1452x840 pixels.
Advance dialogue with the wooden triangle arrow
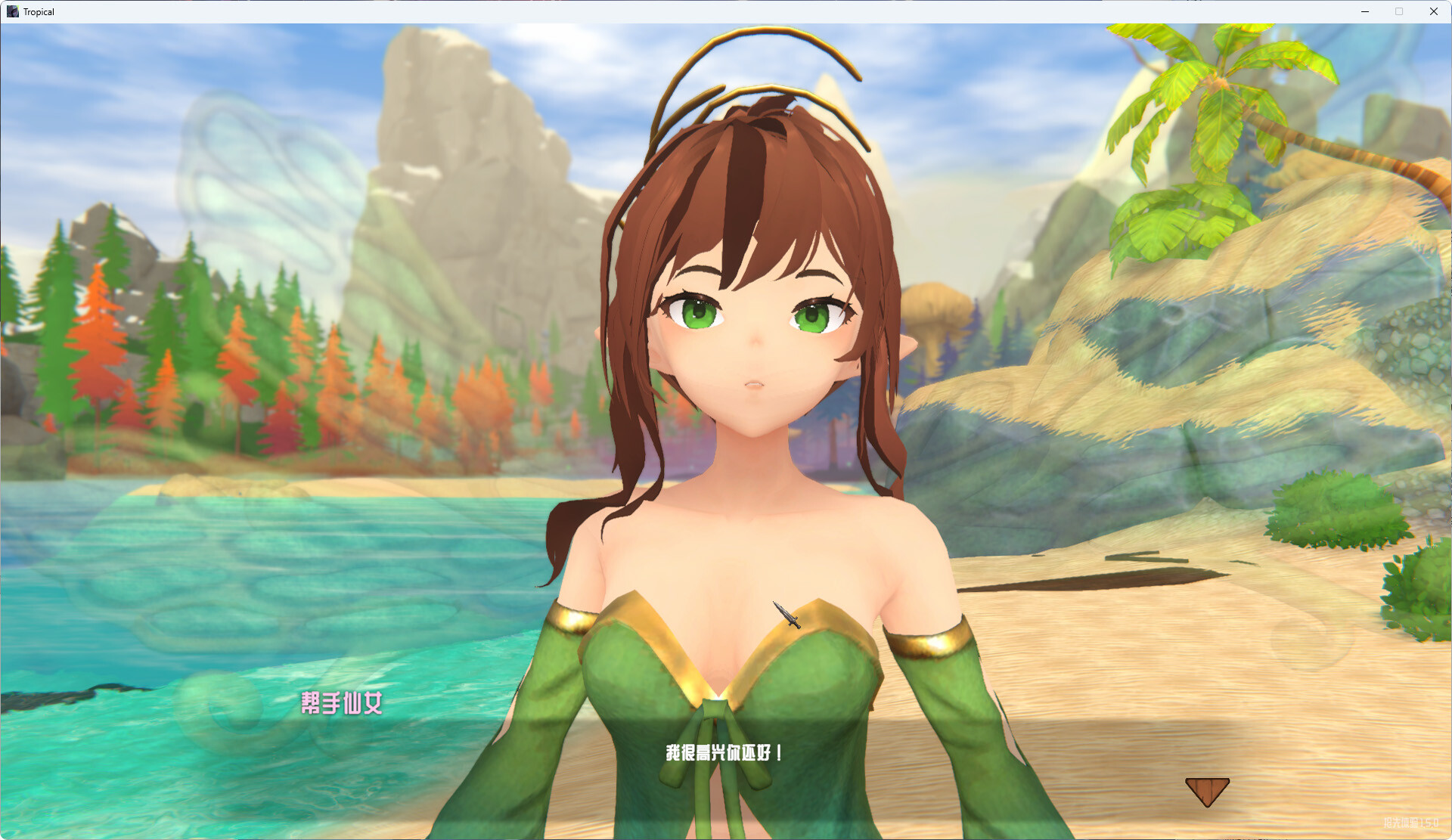[1206, 790]
